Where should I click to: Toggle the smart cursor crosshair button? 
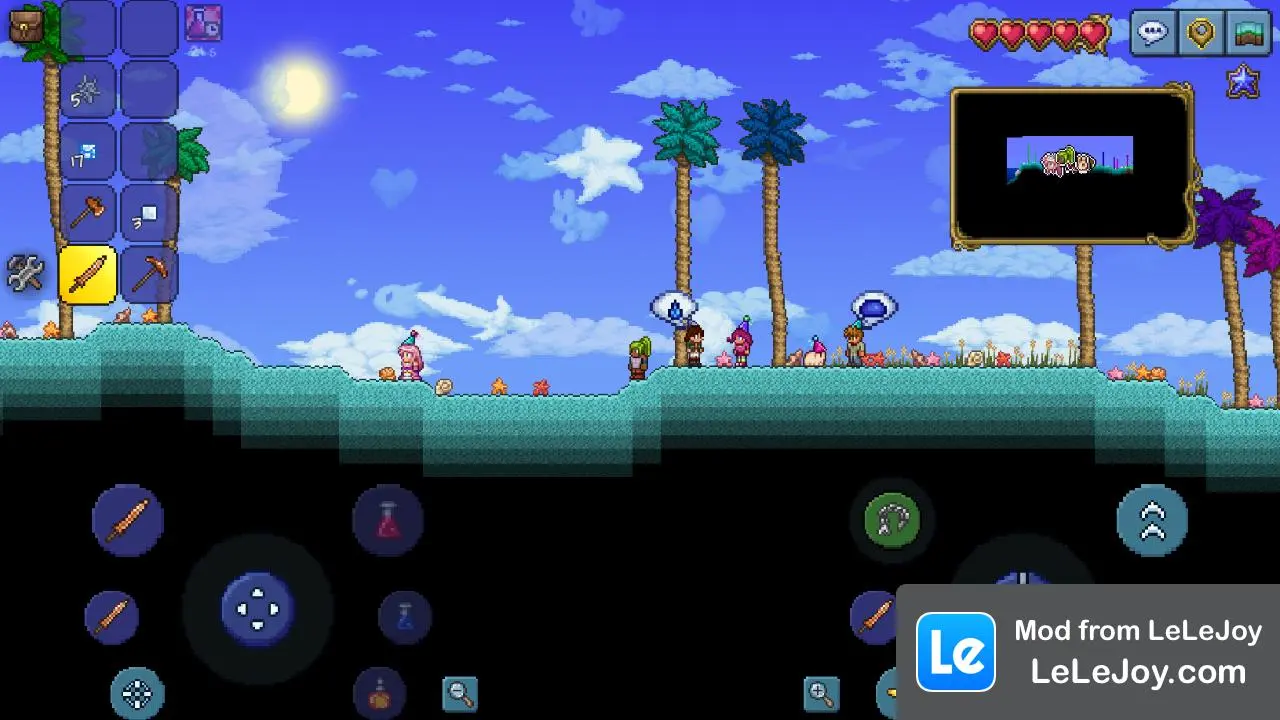tap(137, 693)
